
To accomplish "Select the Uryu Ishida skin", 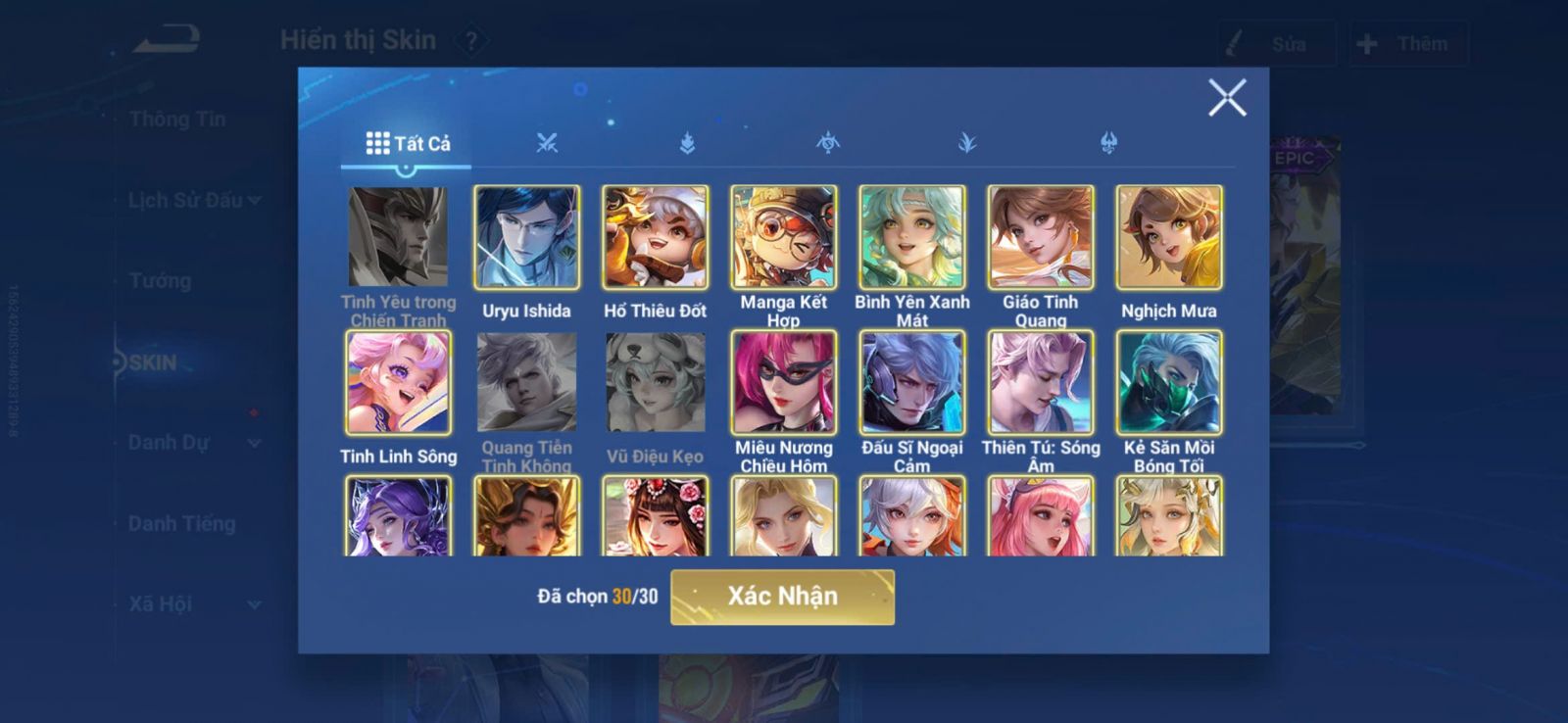I will click(526, 237).
